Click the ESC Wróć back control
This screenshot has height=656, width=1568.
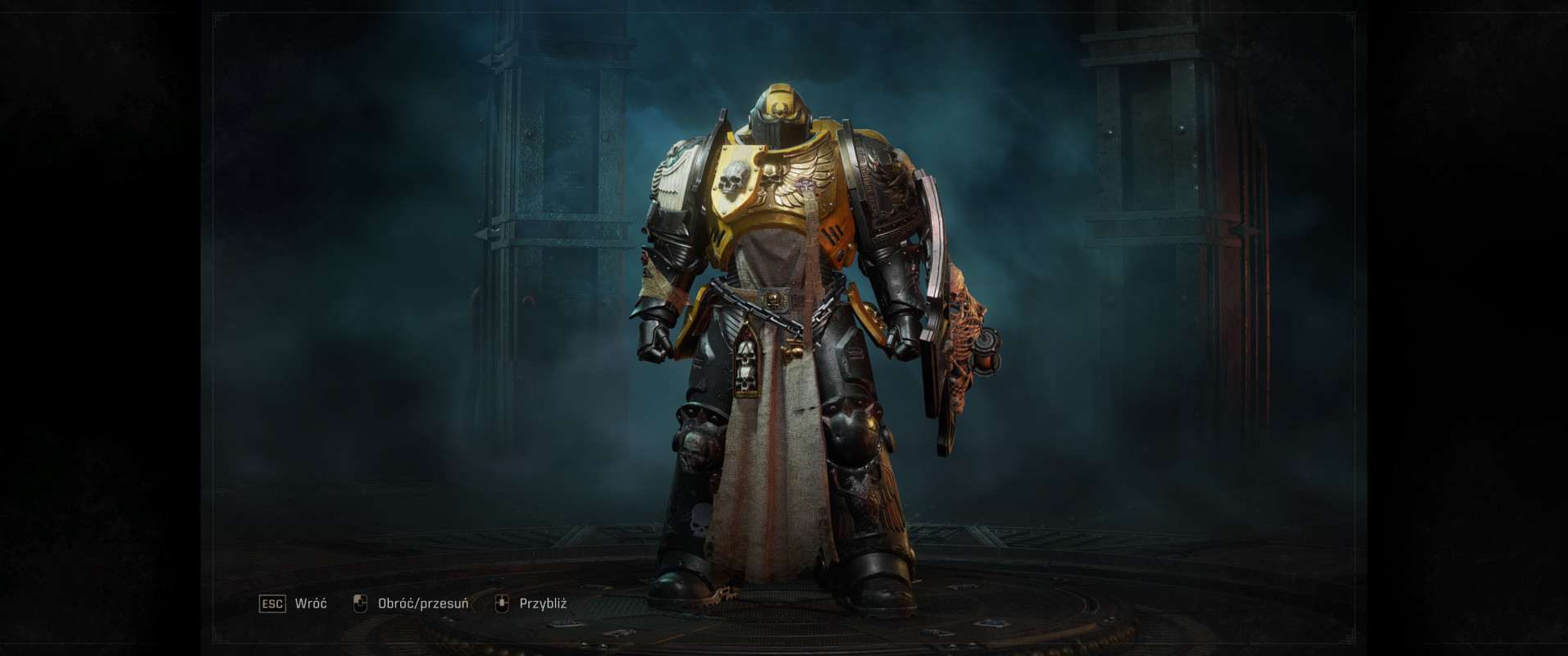tap(291, 604)
